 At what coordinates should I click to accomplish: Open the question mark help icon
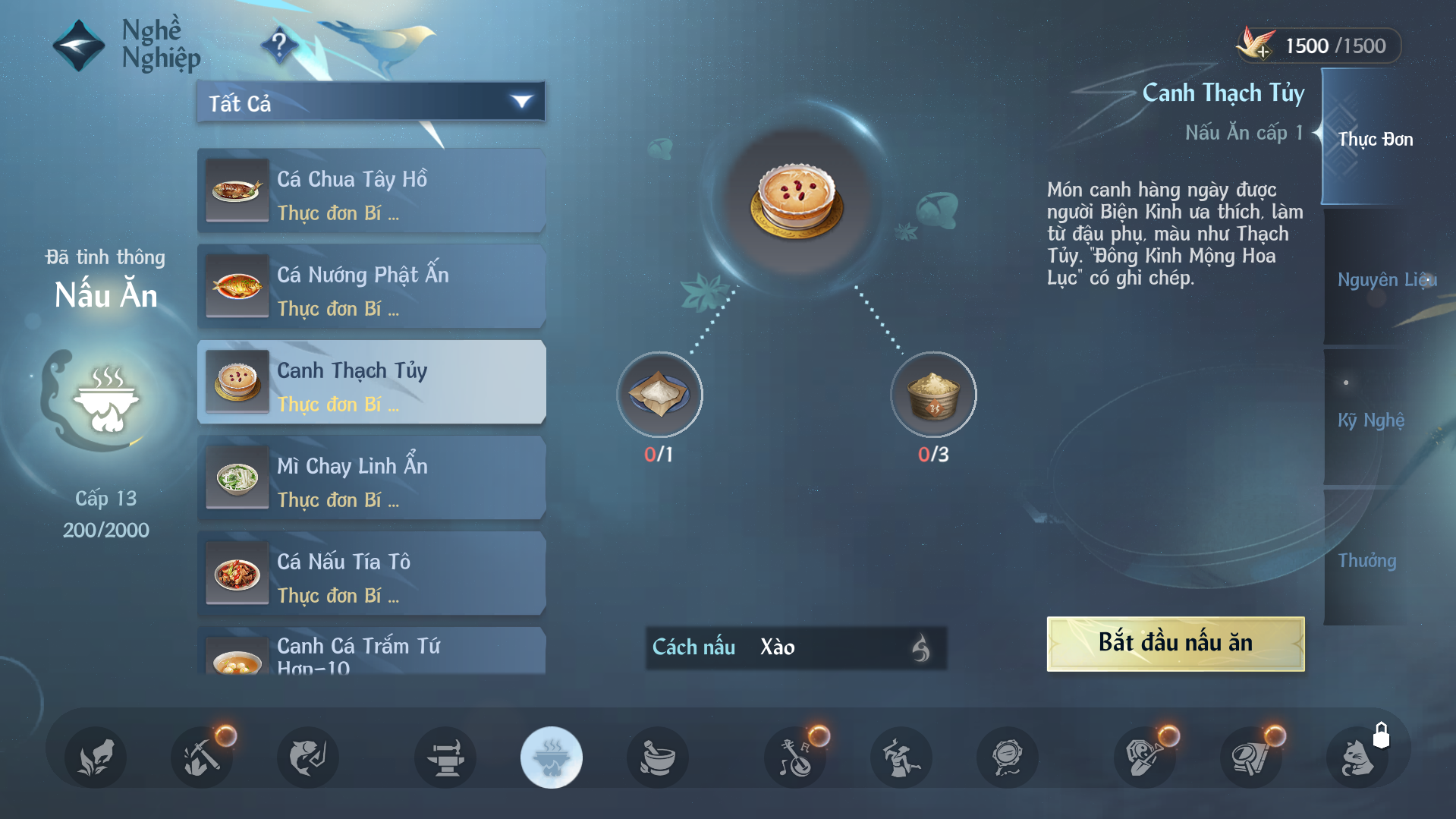(x=279, y=45)
